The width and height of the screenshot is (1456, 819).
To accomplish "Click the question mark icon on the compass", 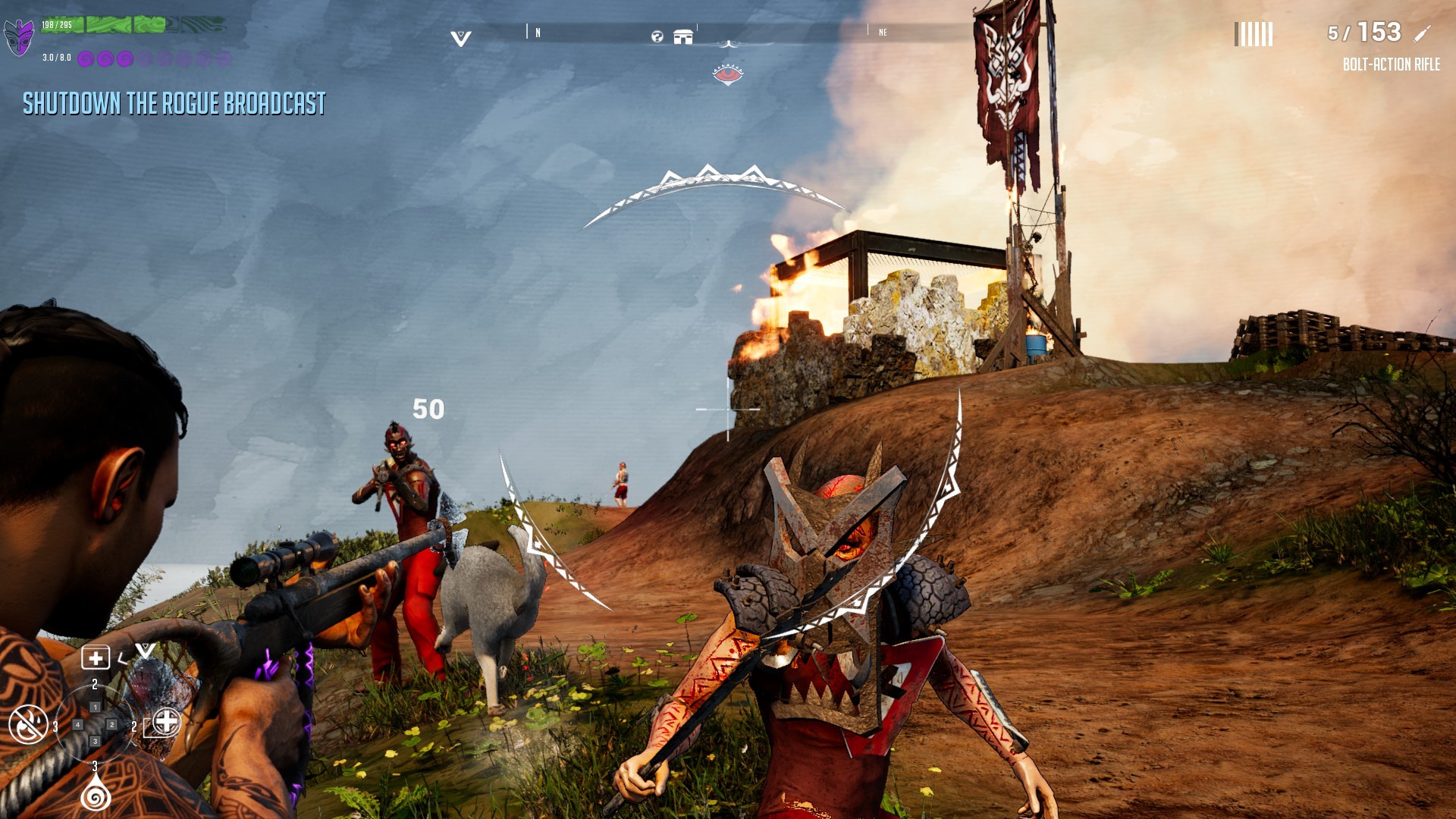I will click(657, 37).
